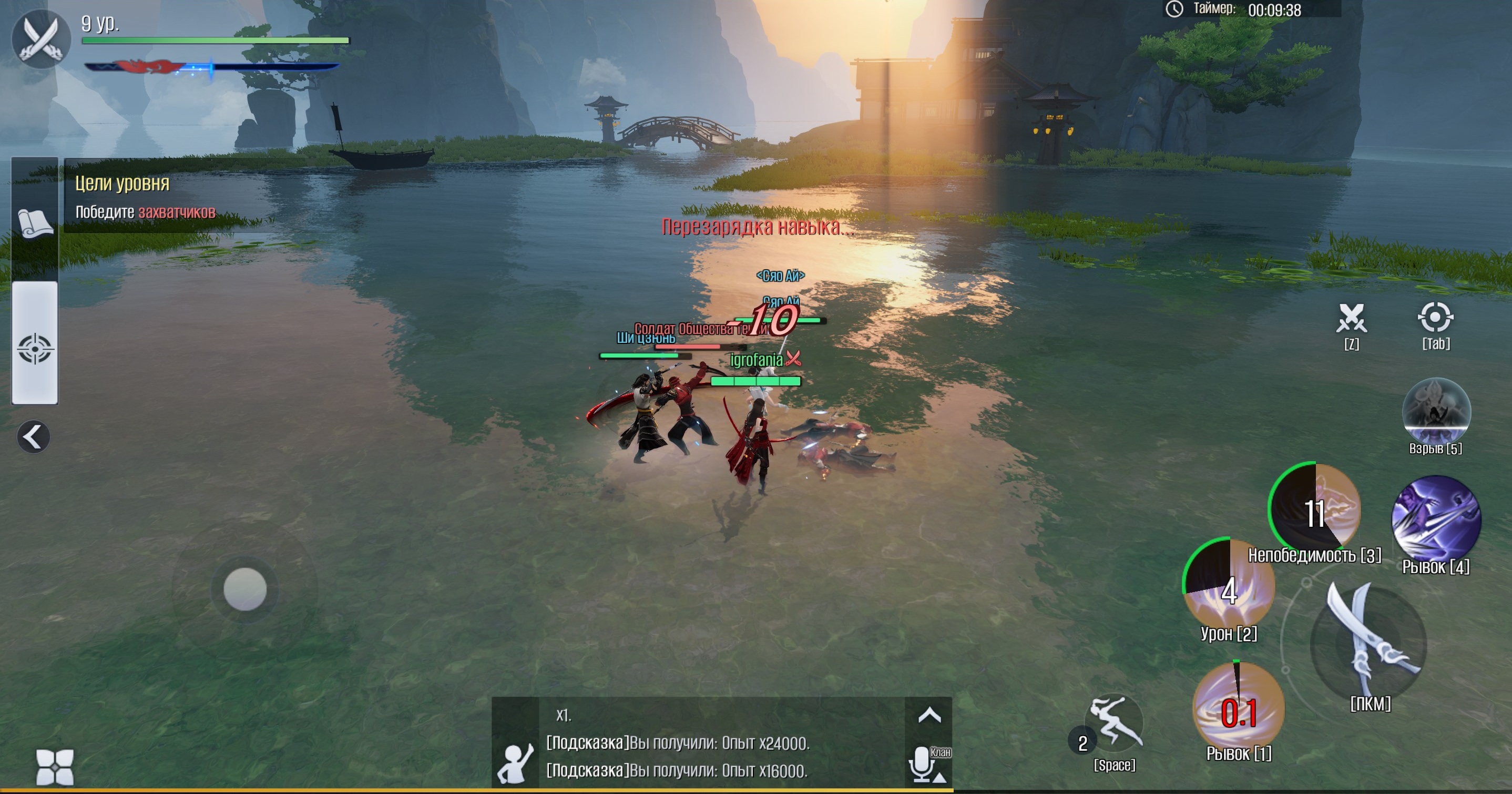Switch target with the [Tab] crosshair icon

1435,319
